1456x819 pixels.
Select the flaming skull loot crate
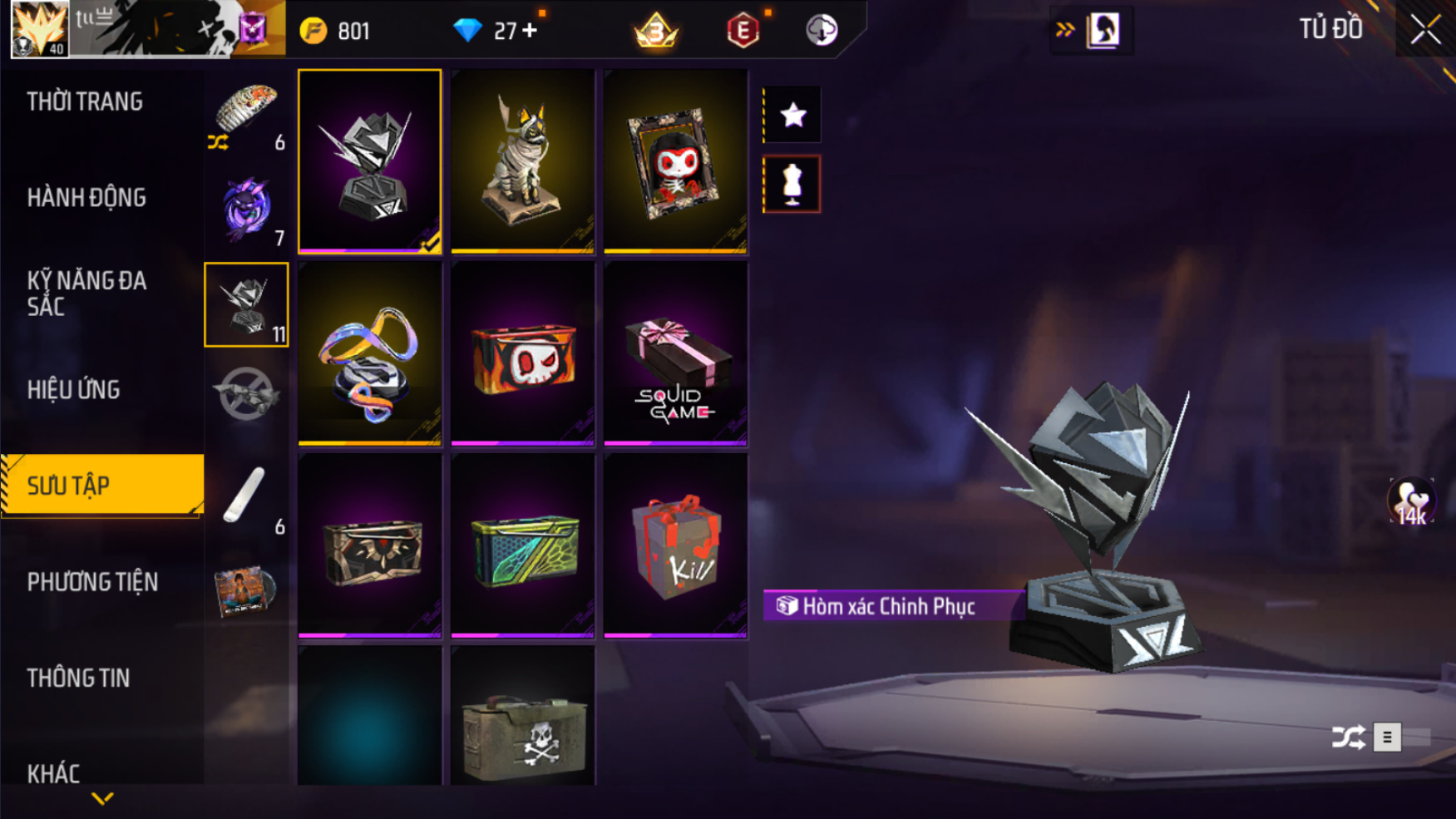point(522,353)
